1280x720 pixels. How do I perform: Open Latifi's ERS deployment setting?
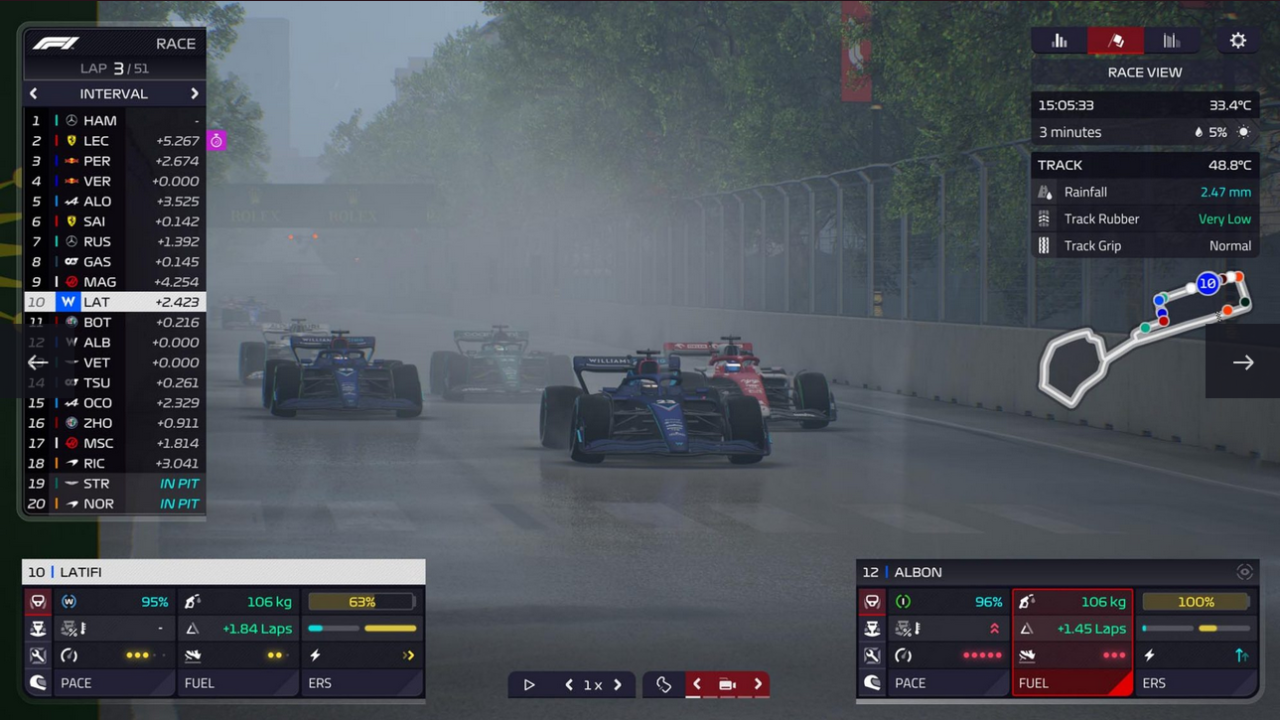pyautogui.click(x=362, y=683)
